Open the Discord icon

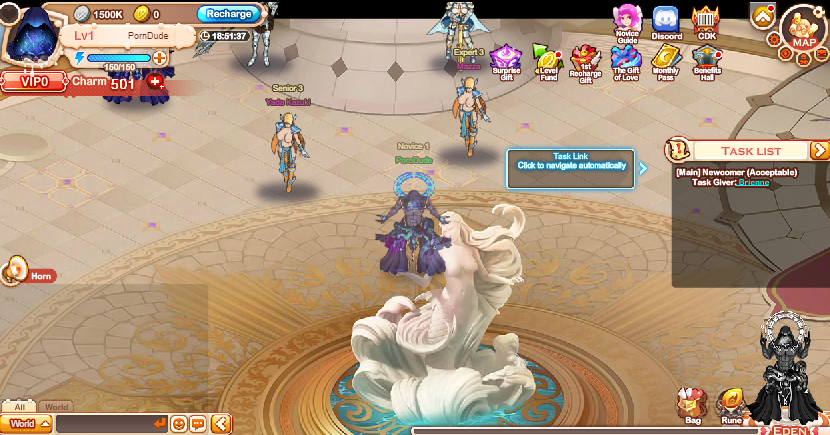[666, 21]
